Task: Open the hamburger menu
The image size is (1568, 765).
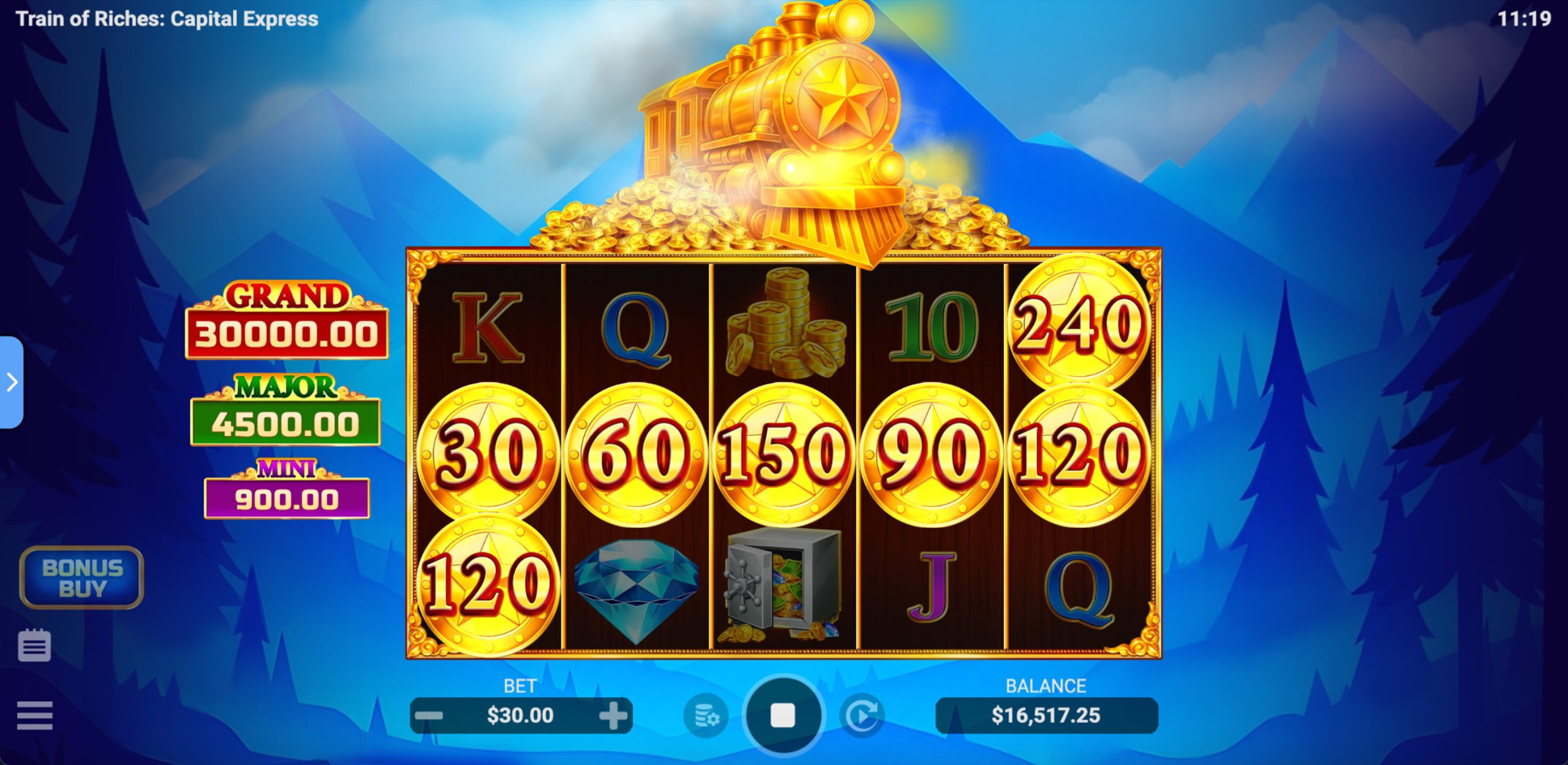Action: point(34,715)
